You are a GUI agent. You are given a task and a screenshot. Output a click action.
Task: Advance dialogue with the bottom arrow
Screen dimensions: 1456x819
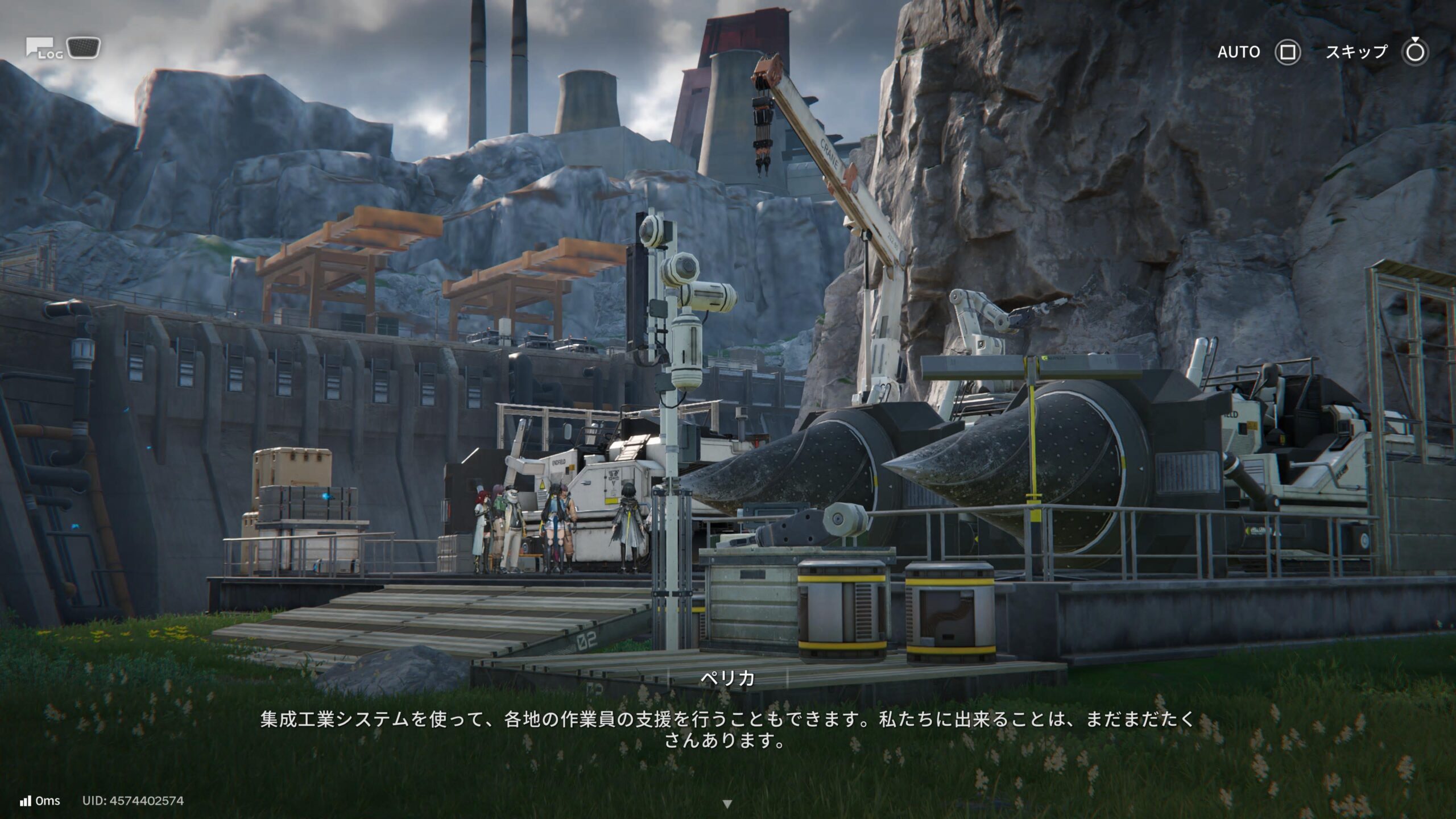coord(727,804)
